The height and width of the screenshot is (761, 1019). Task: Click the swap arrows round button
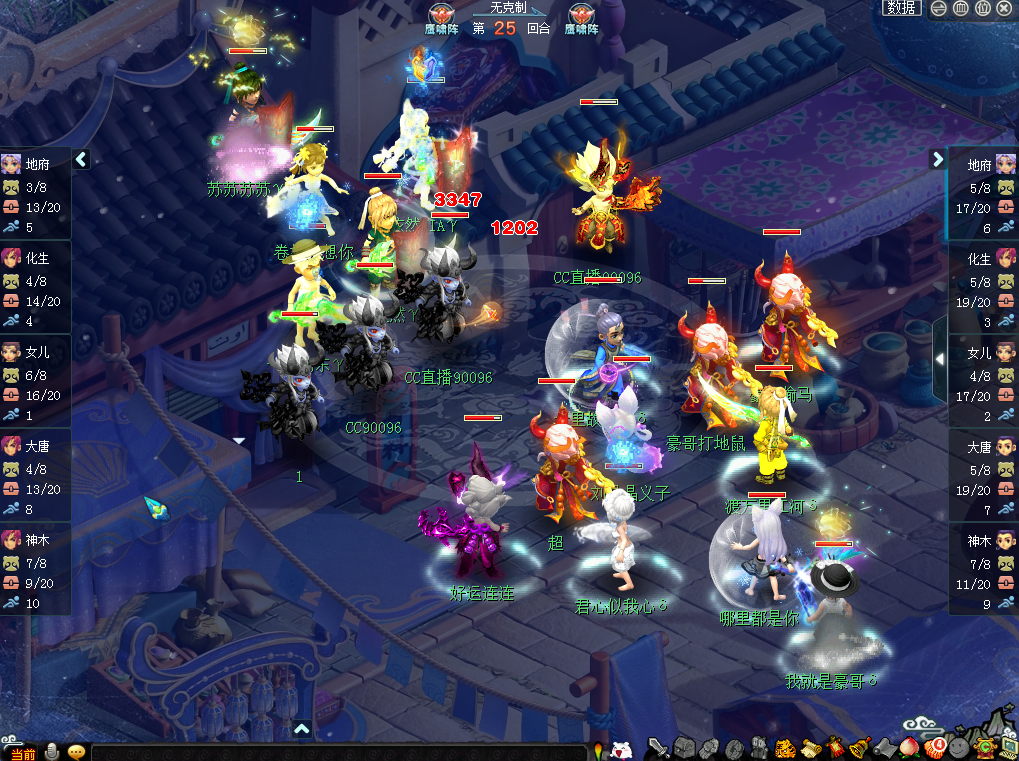[x=938, y=8]
